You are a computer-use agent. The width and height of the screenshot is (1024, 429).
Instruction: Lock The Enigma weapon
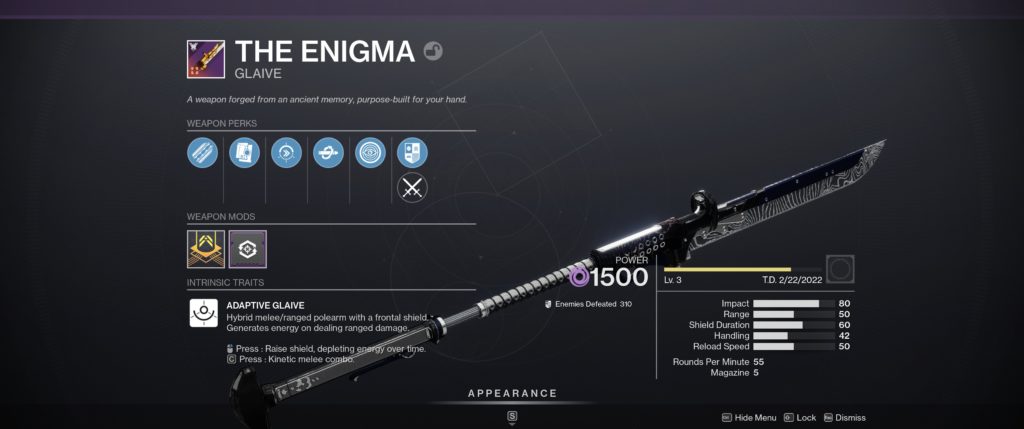click(800, 417)
